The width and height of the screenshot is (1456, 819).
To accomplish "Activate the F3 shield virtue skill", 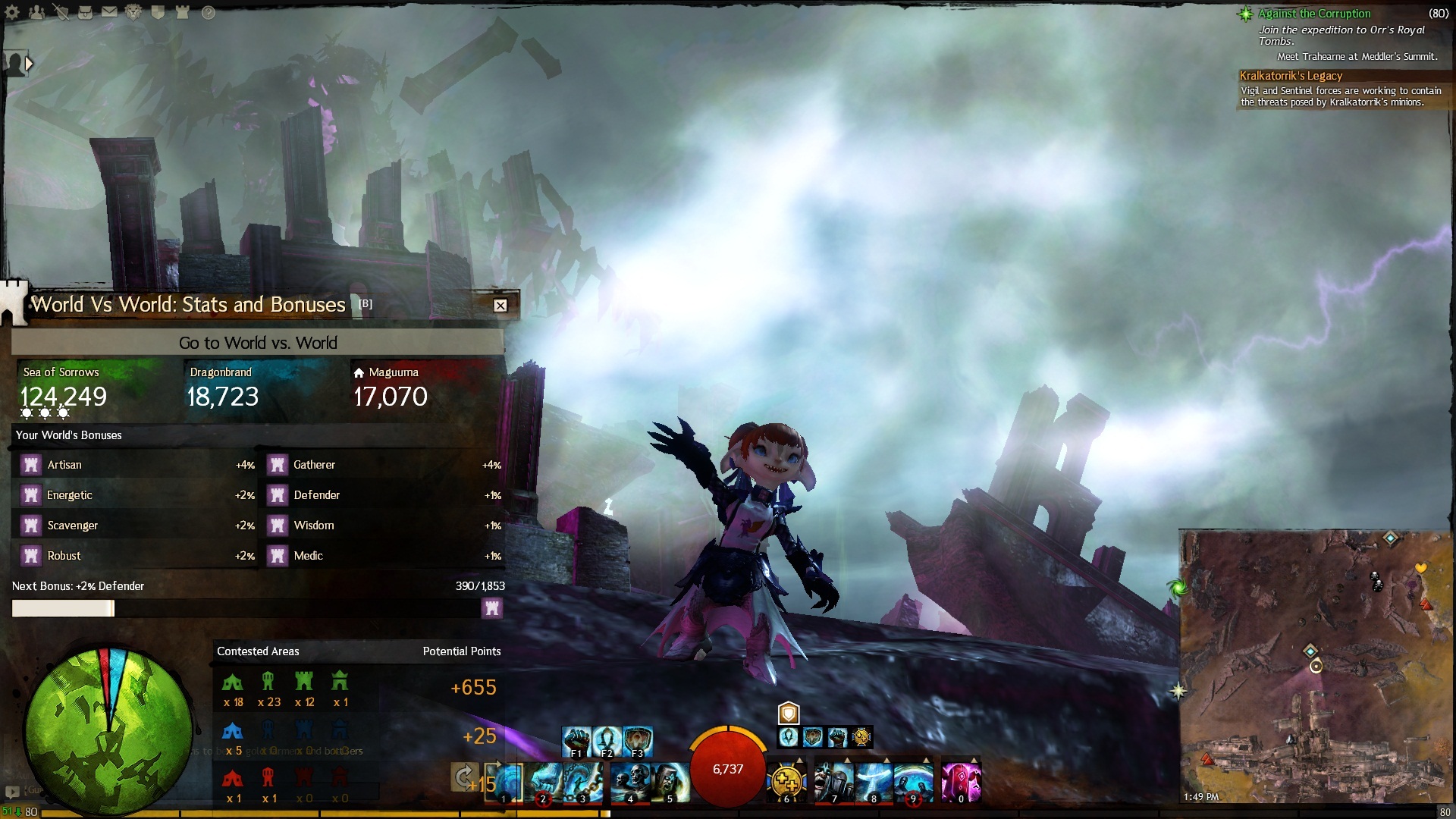I will (638, 740).
